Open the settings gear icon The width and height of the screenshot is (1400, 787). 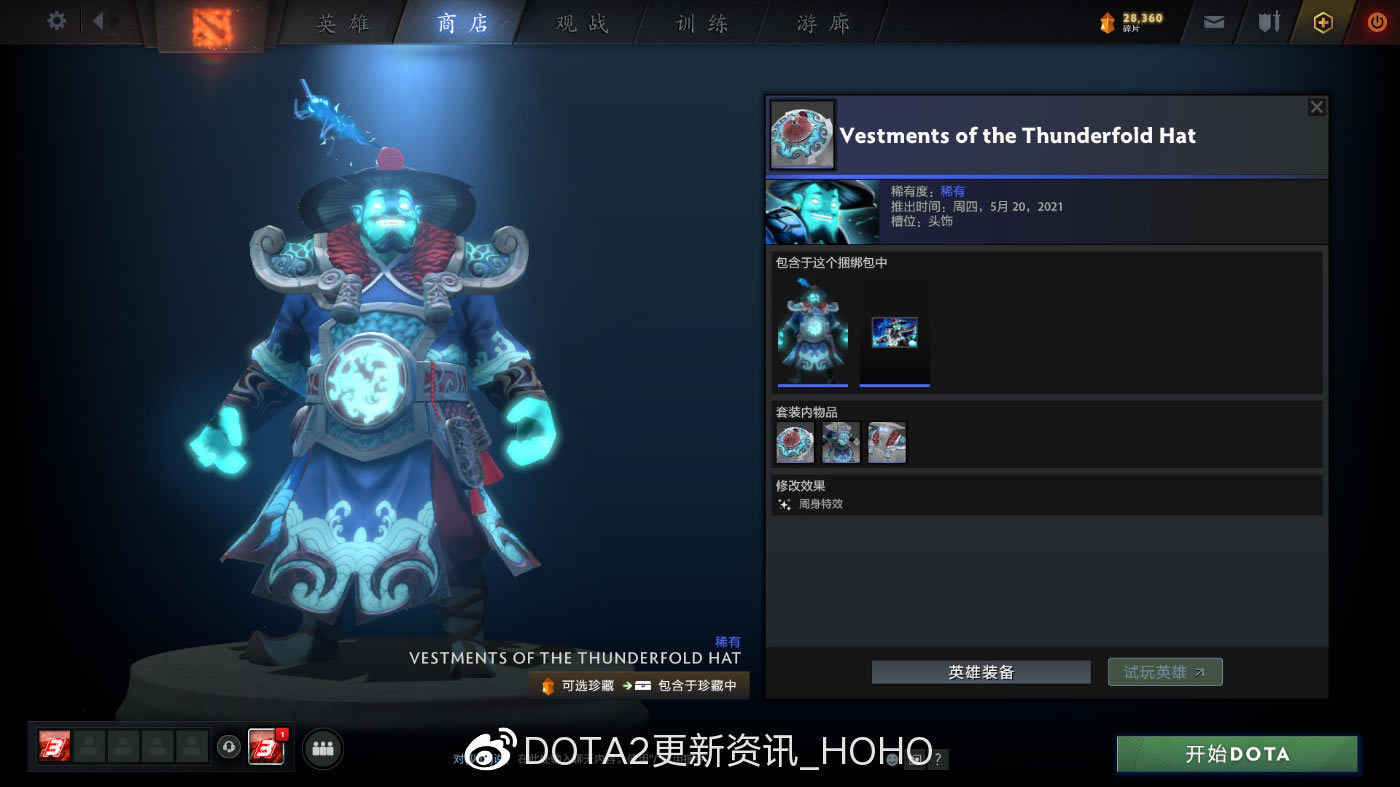tap(56, 21)
